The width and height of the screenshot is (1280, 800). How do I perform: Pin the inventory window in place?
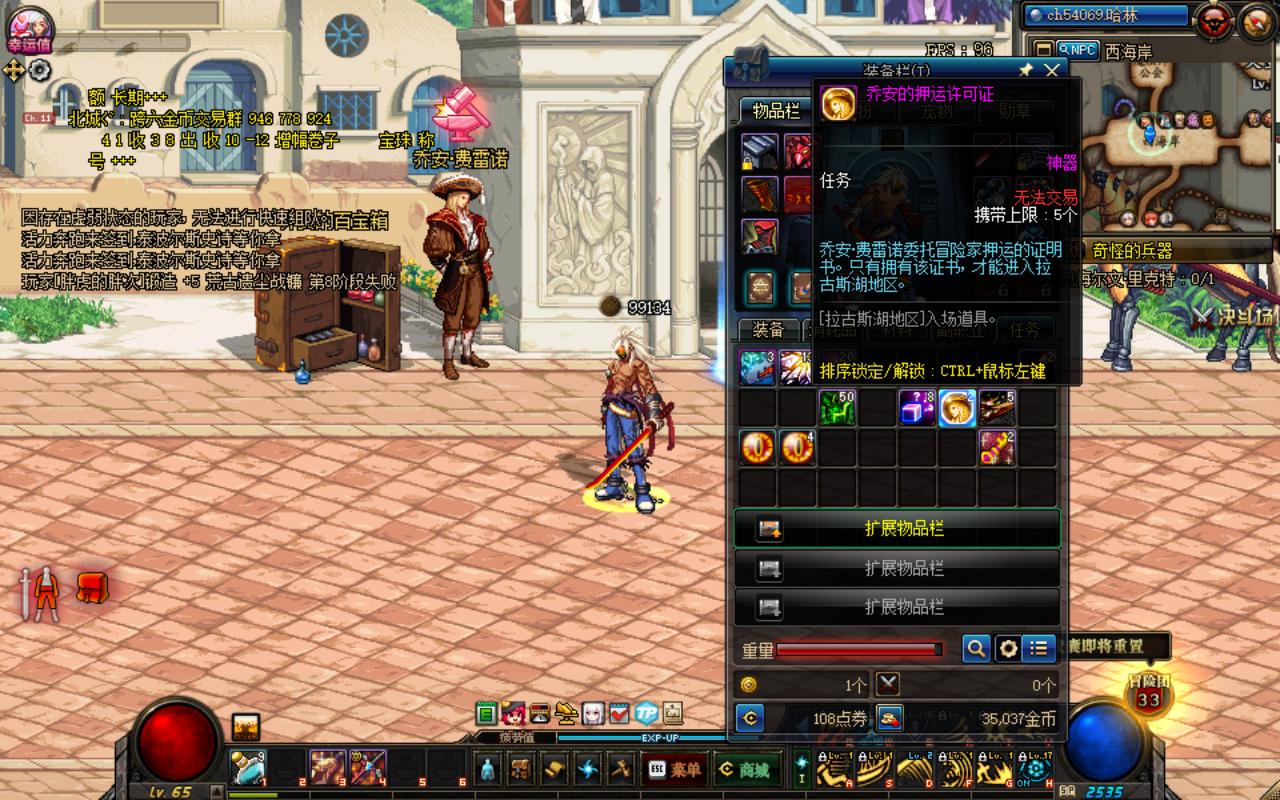[1025, 70]
